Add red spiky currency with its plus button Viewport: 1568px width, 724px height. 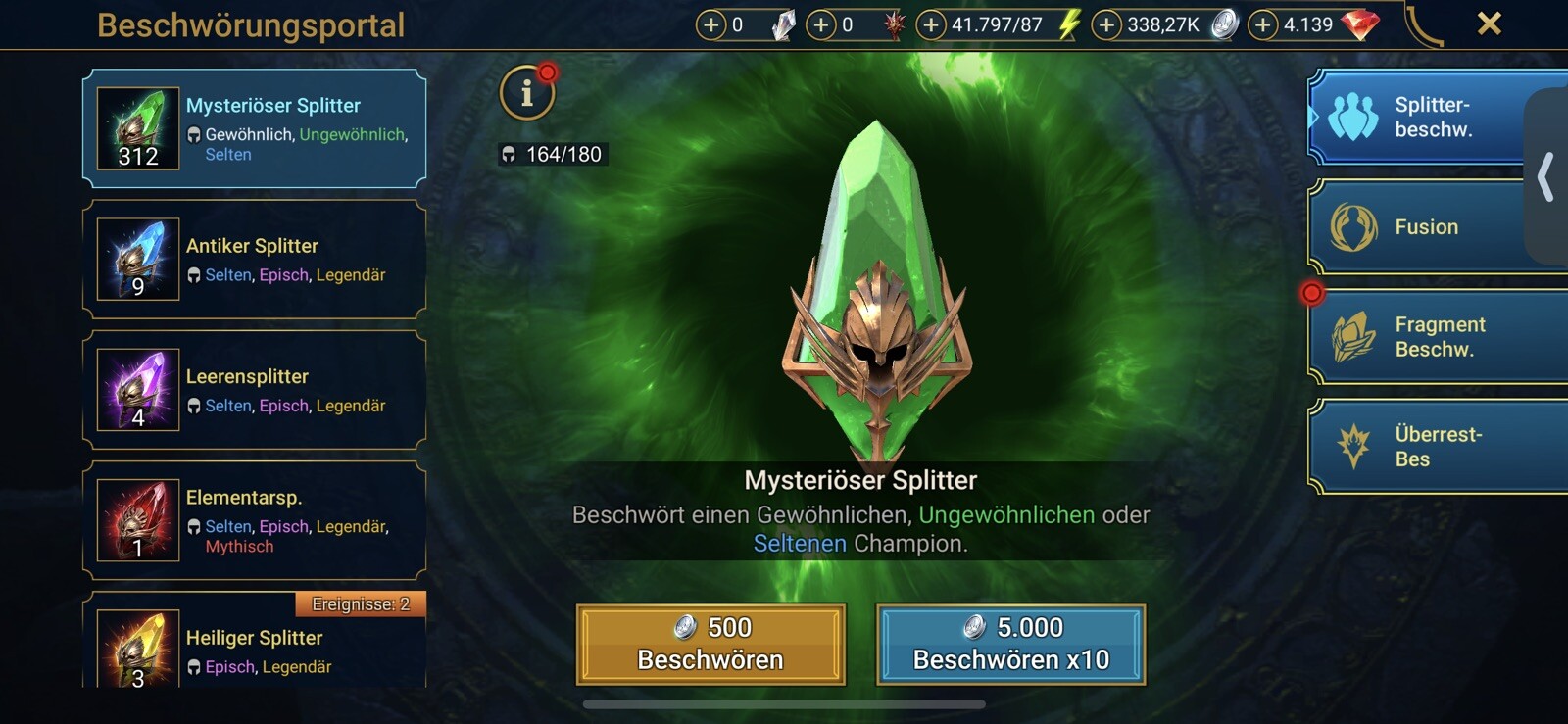[821, 24]
